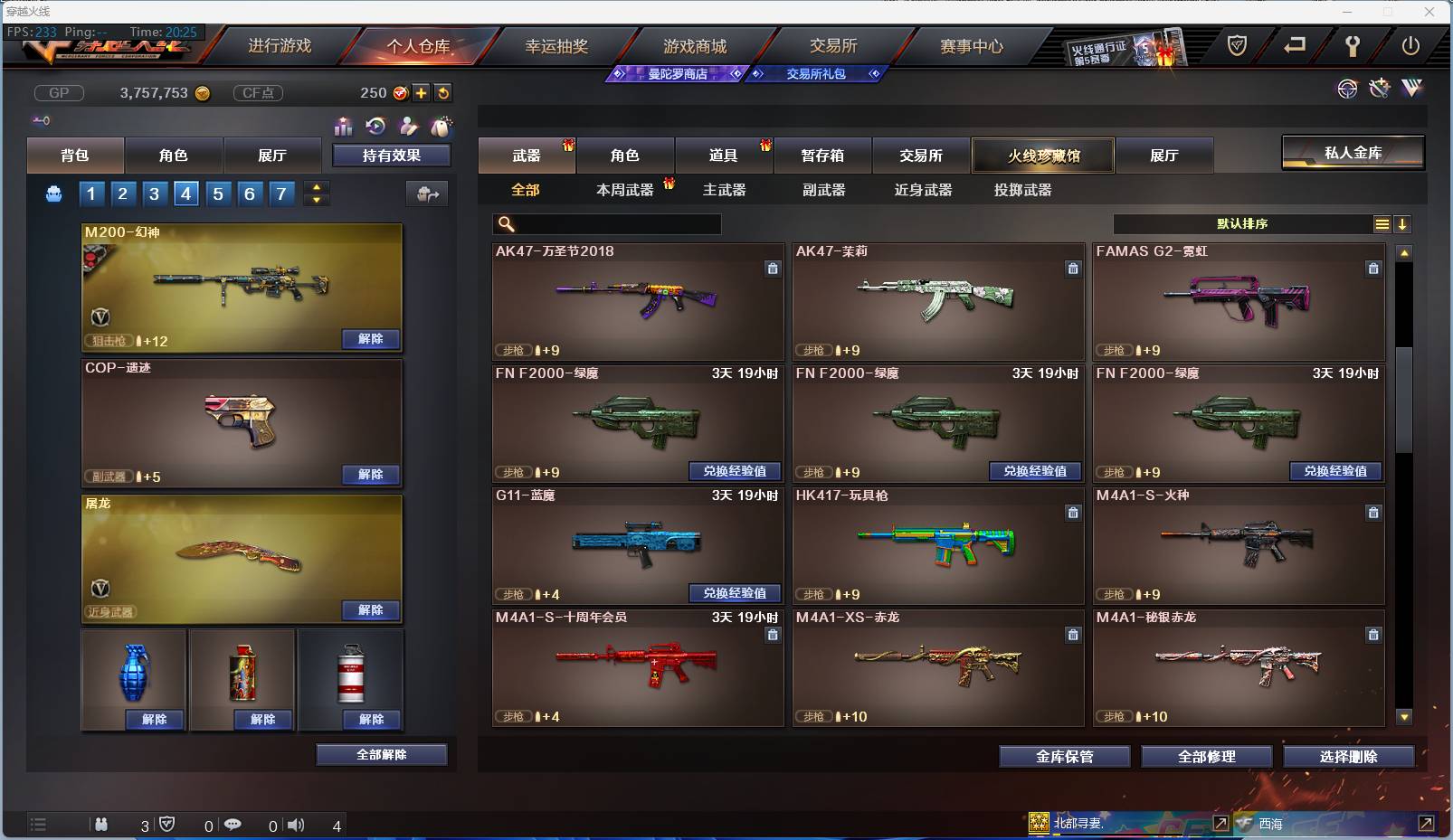
Task: Click the CF points refresh icon
Action: click(x=442, y=92)
